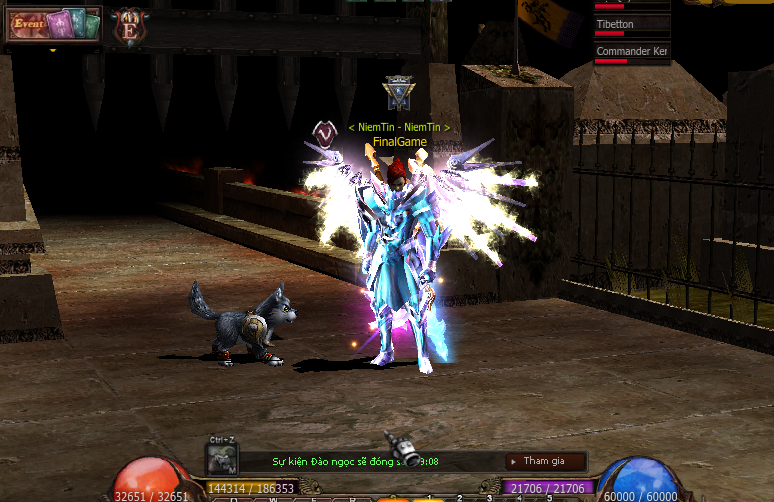Viewport: 774px width, 502px height.
Task: Join the event with Tham gia
Action: coord(546,461)
